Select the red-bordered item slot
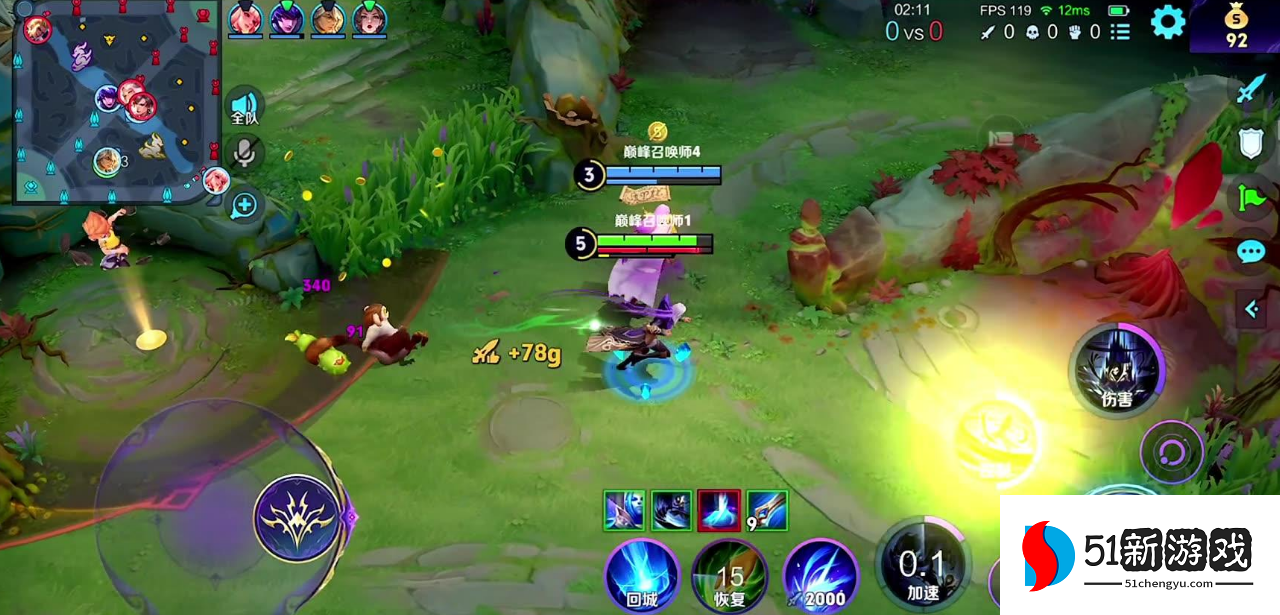 (718, 510)
